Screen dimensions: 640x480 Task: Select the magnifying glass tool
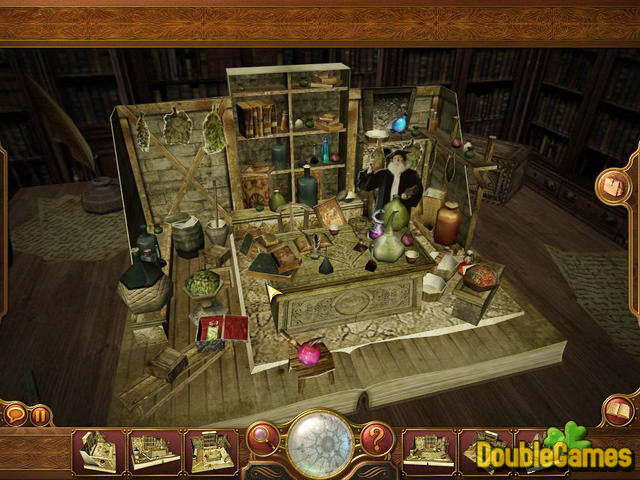[x=263, y=437]
